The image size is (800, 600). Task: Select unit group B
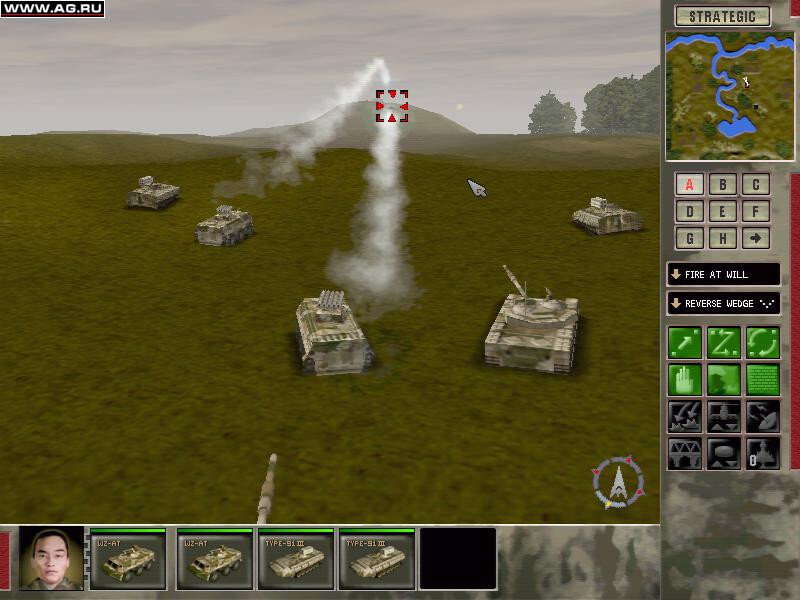click(x=722, y=184)
